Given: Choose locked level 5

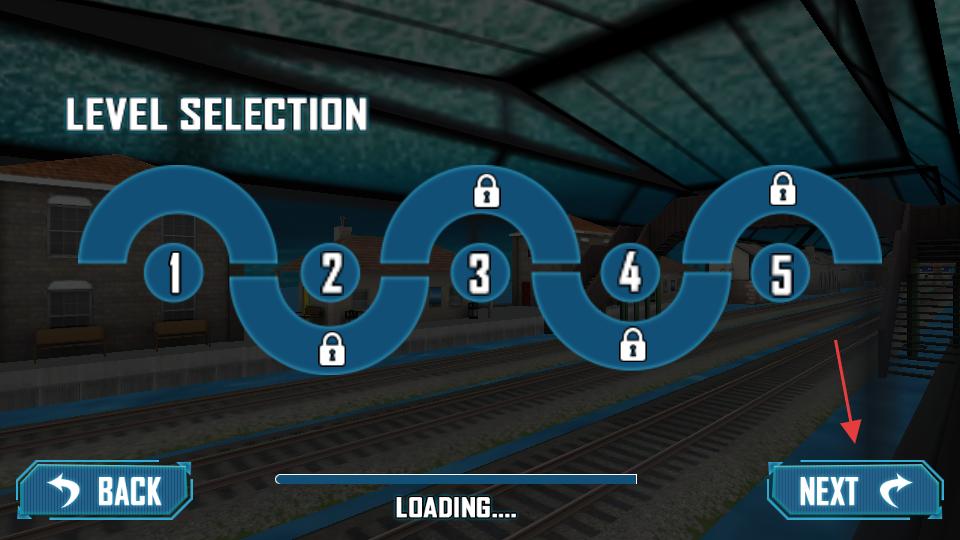Looking at the screenshot, I should click(781, 273).
